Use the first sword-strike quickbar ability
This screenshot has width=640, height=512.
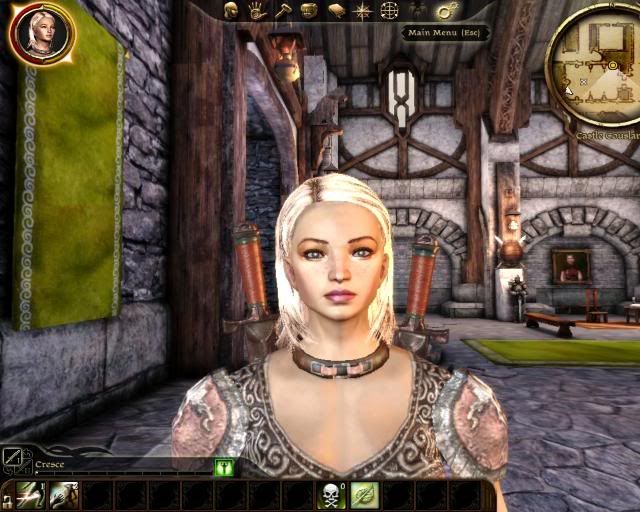coord(30,495)
